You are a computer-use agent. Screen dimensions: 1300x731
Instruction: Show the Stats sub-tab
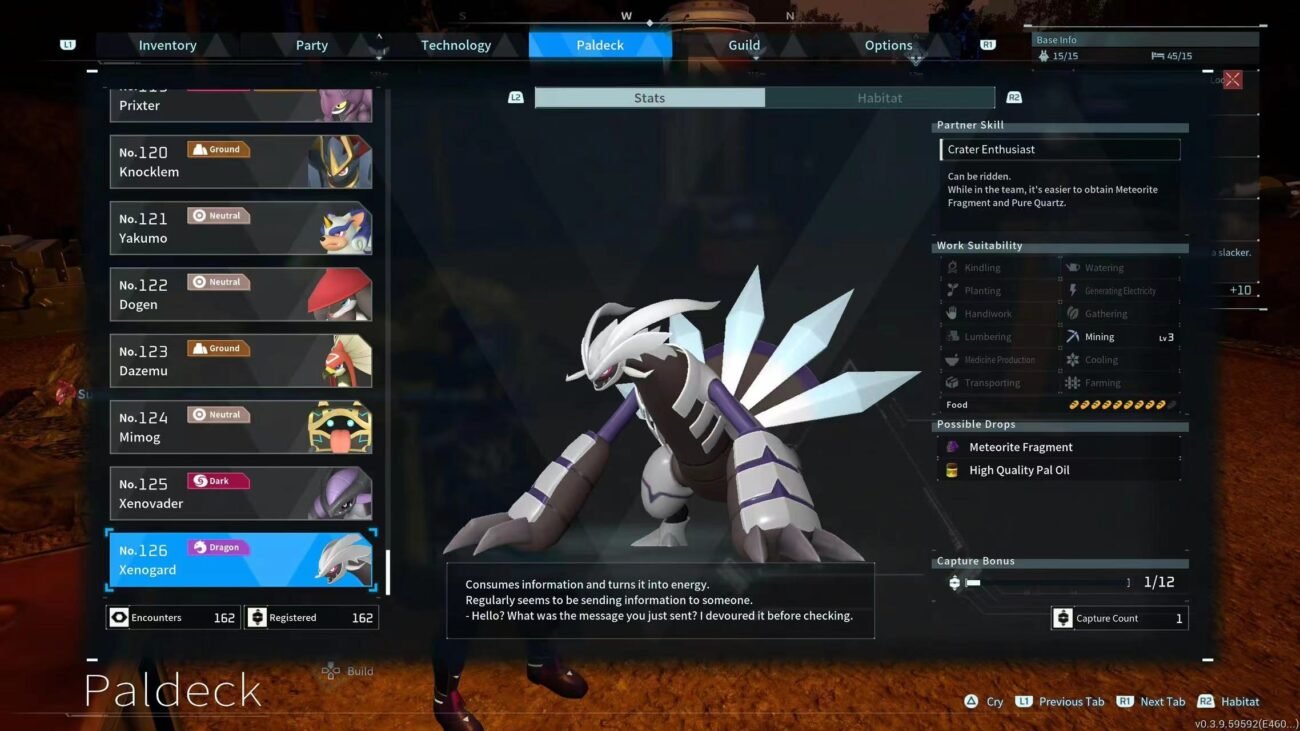click(x=650, y=98)
